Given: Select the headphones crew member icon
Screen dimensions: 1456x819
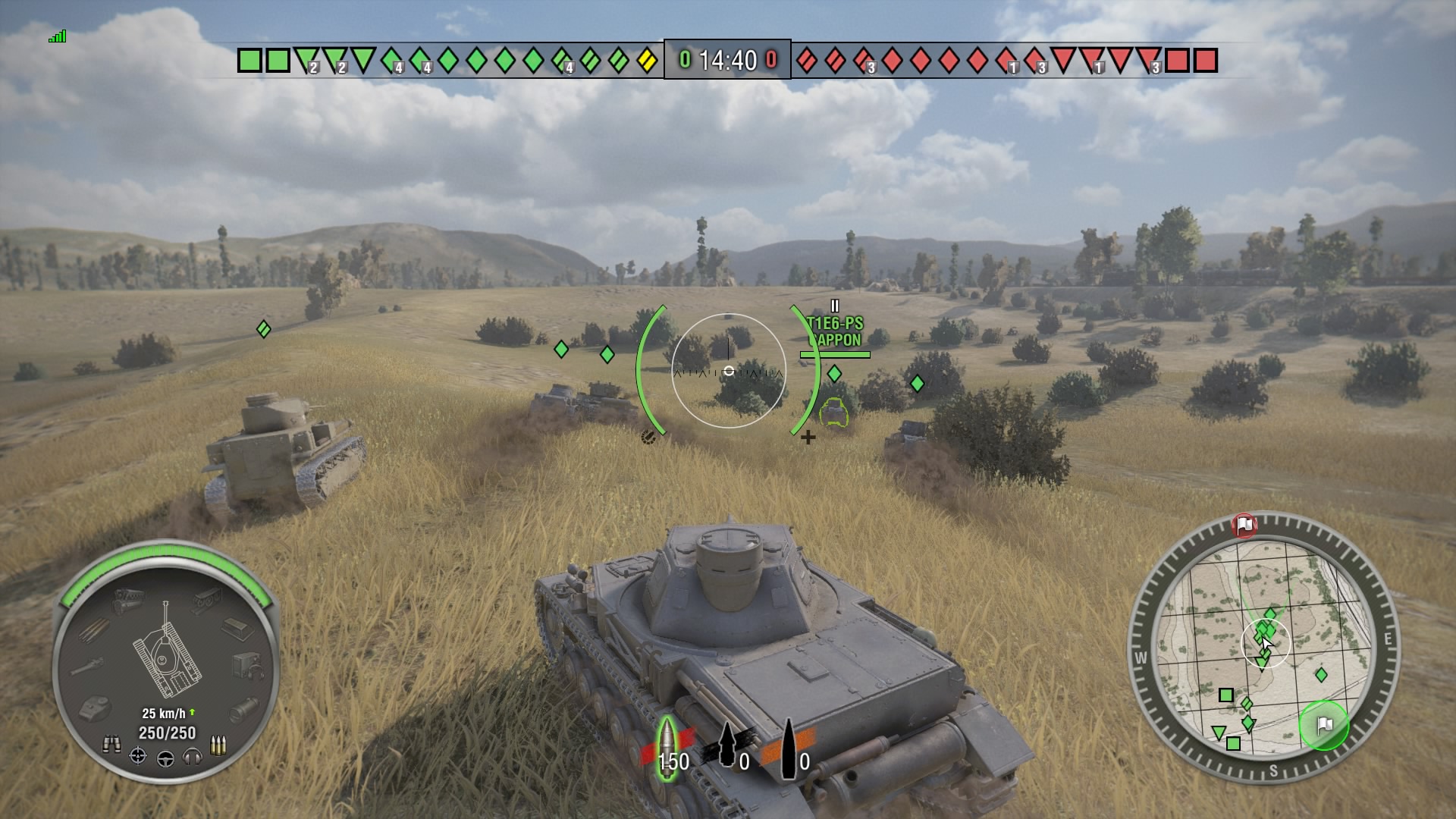Looking at the screenshot, I should [193, 758].
